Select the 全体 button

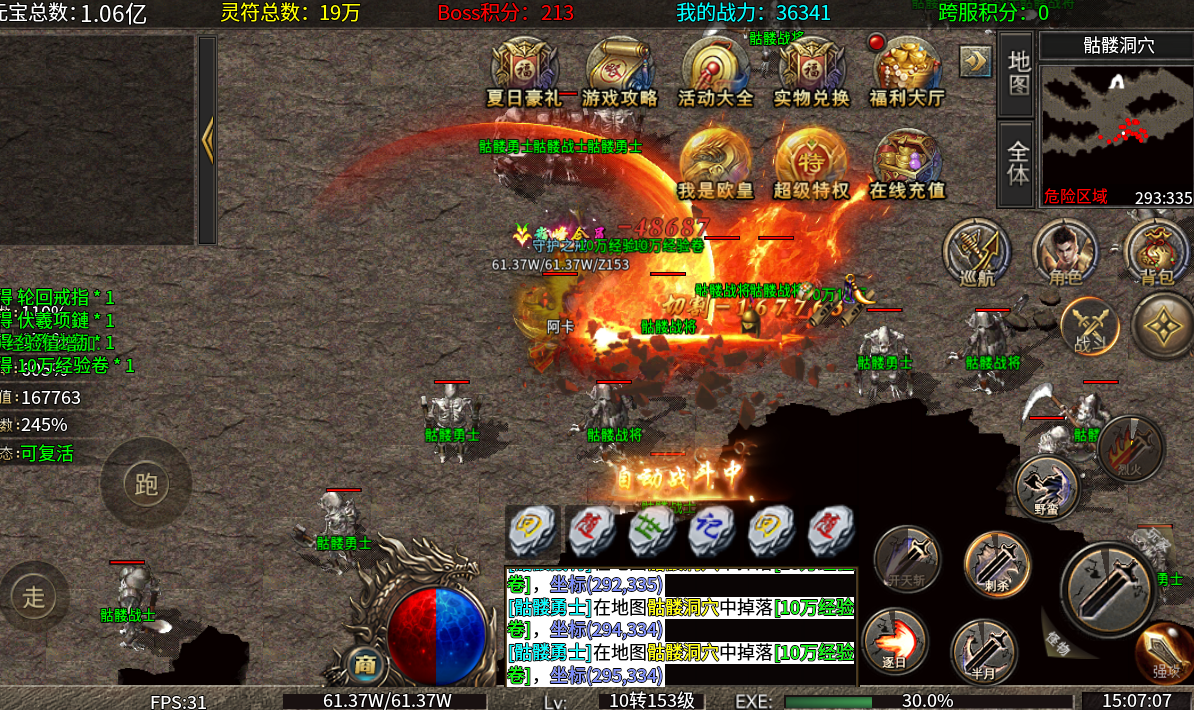point(1018,164)
